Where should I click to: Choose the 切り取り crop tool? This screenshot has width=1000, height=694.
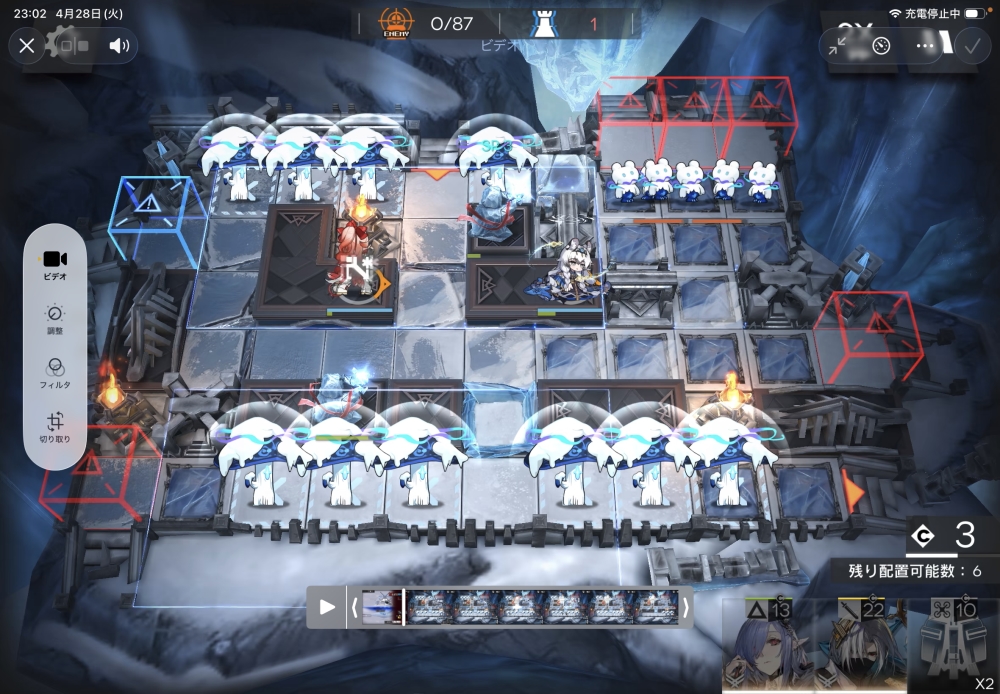(x=56, y=428)
